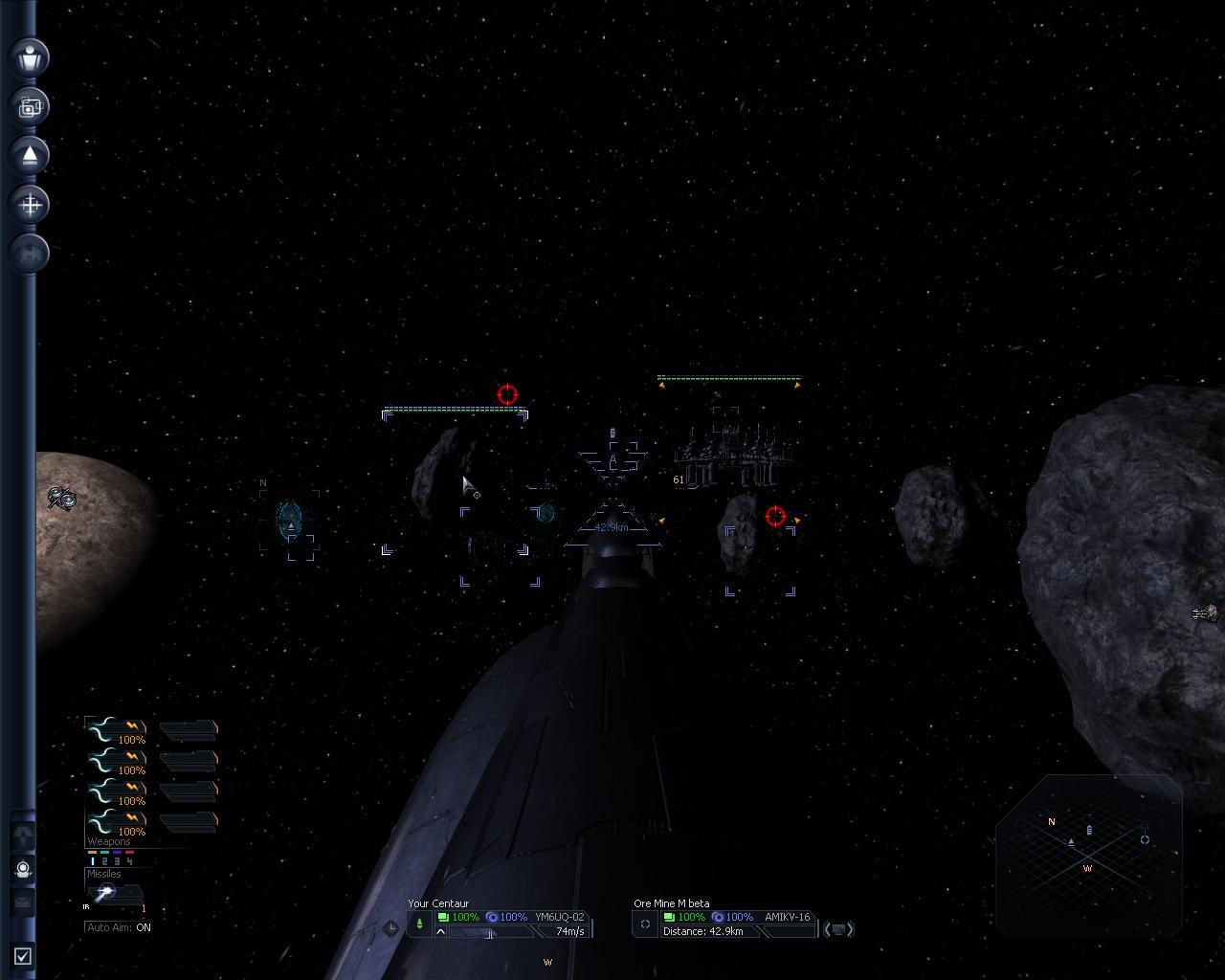Click the astronaut sidebar icon
Viewport: 1225px width, 980px height.
24,869
